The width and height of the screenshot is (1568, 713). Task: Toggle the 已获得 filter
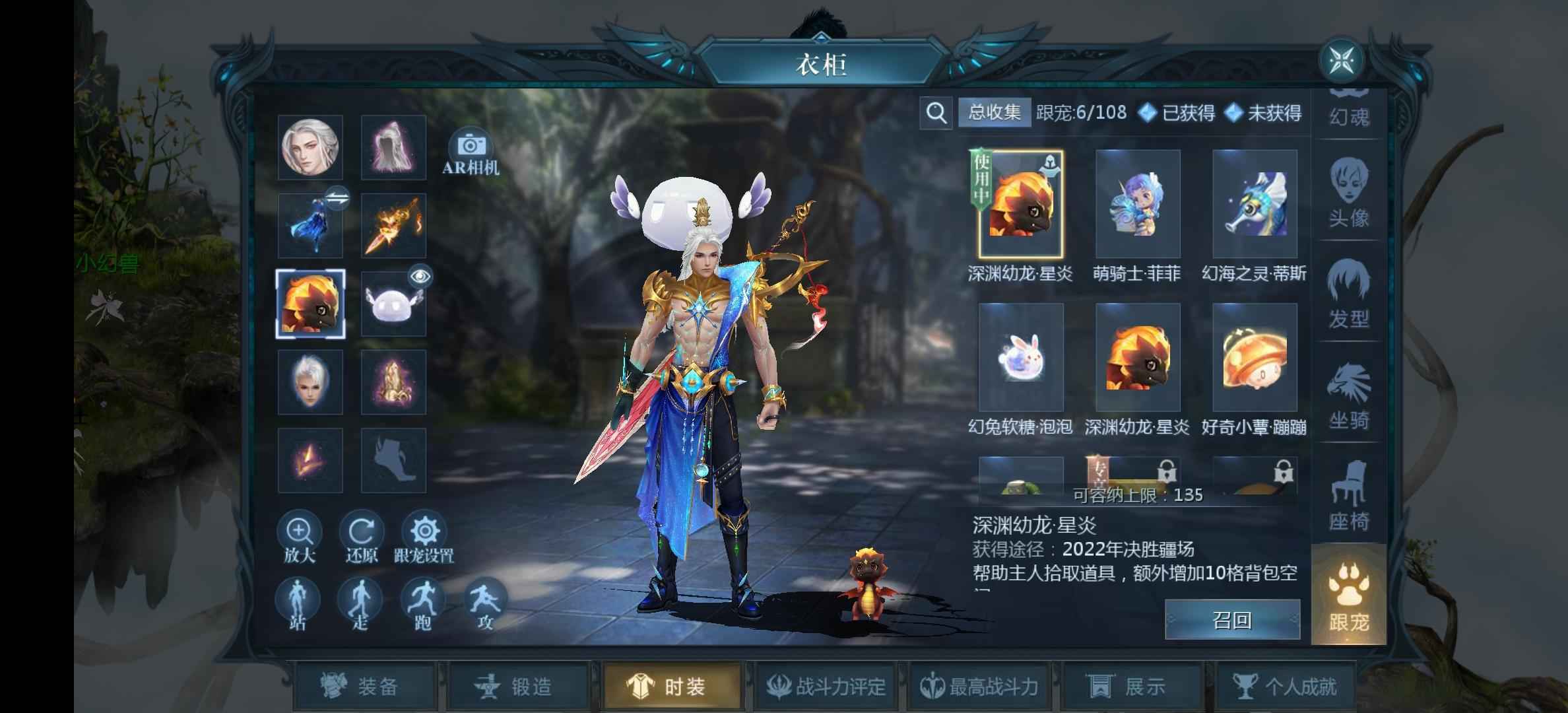click(1177, 114)
